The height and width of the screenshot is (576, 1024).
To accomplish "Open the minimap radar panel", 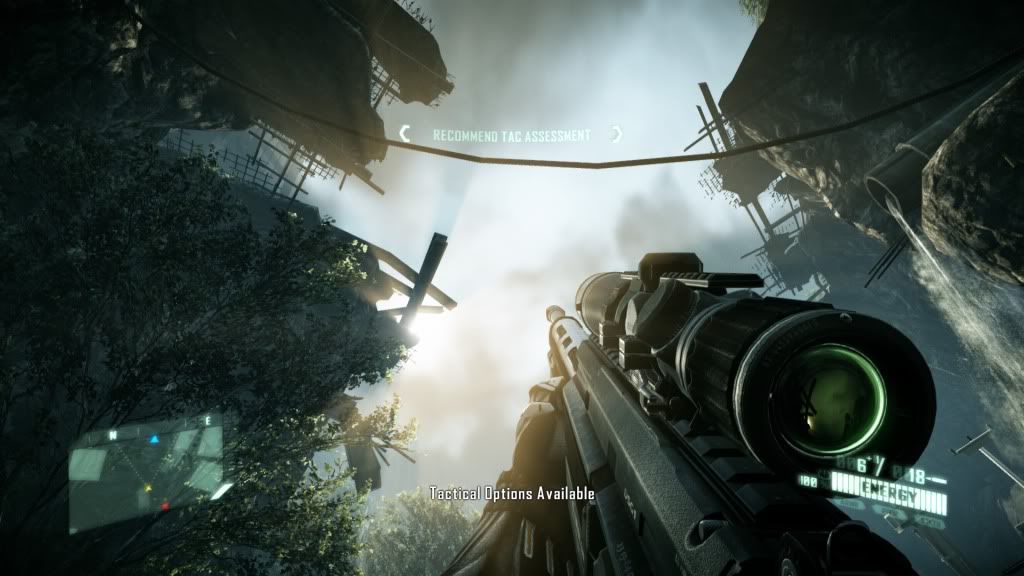I will click(147, 474).
